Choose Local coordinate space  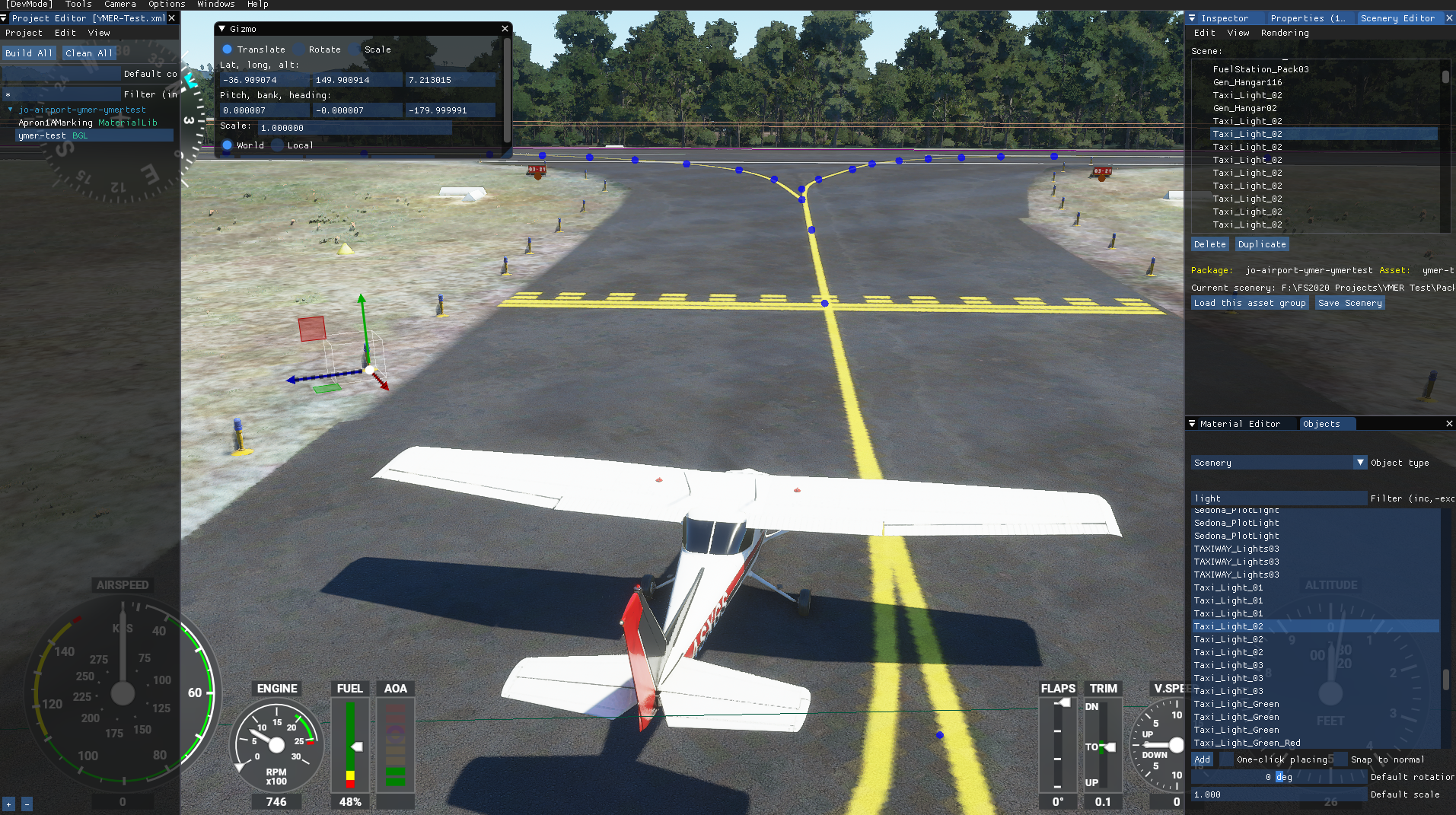pyautogui.click(x=278, y=145)
